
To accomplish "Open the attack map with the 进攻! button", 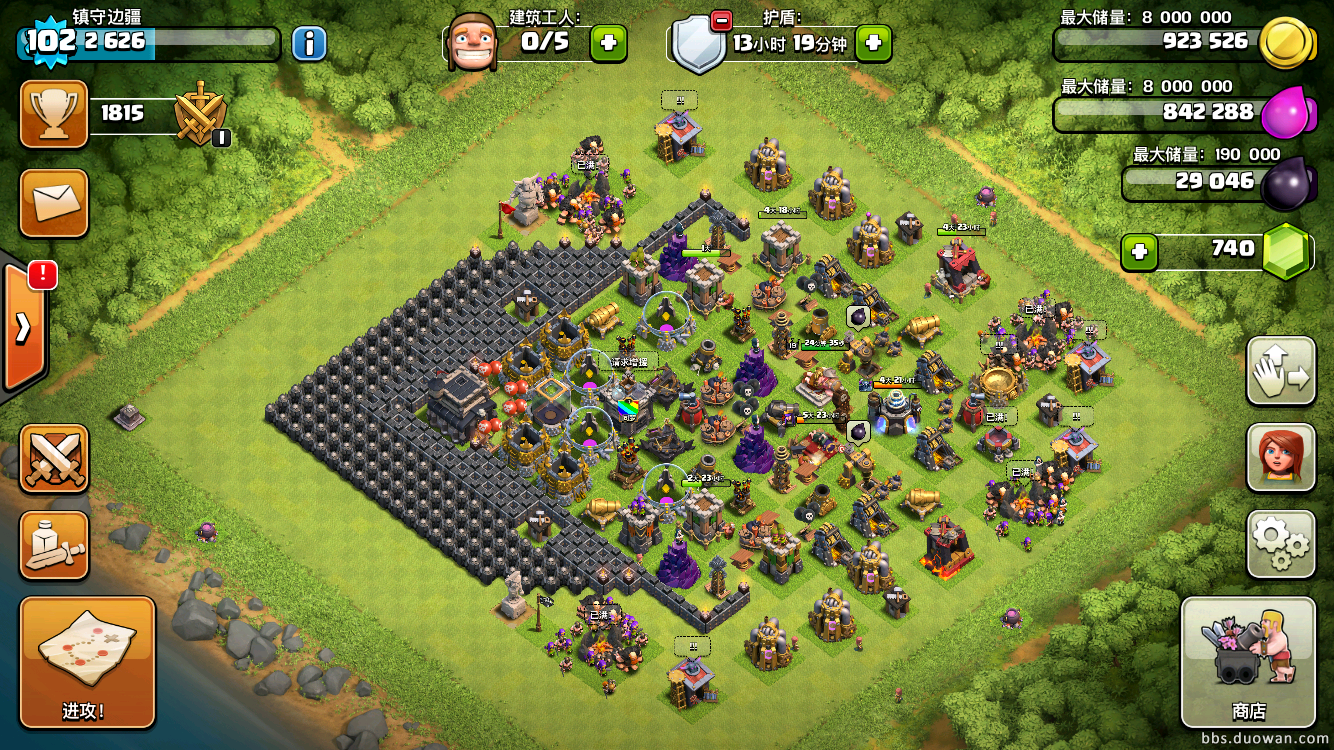I will 87,661.
